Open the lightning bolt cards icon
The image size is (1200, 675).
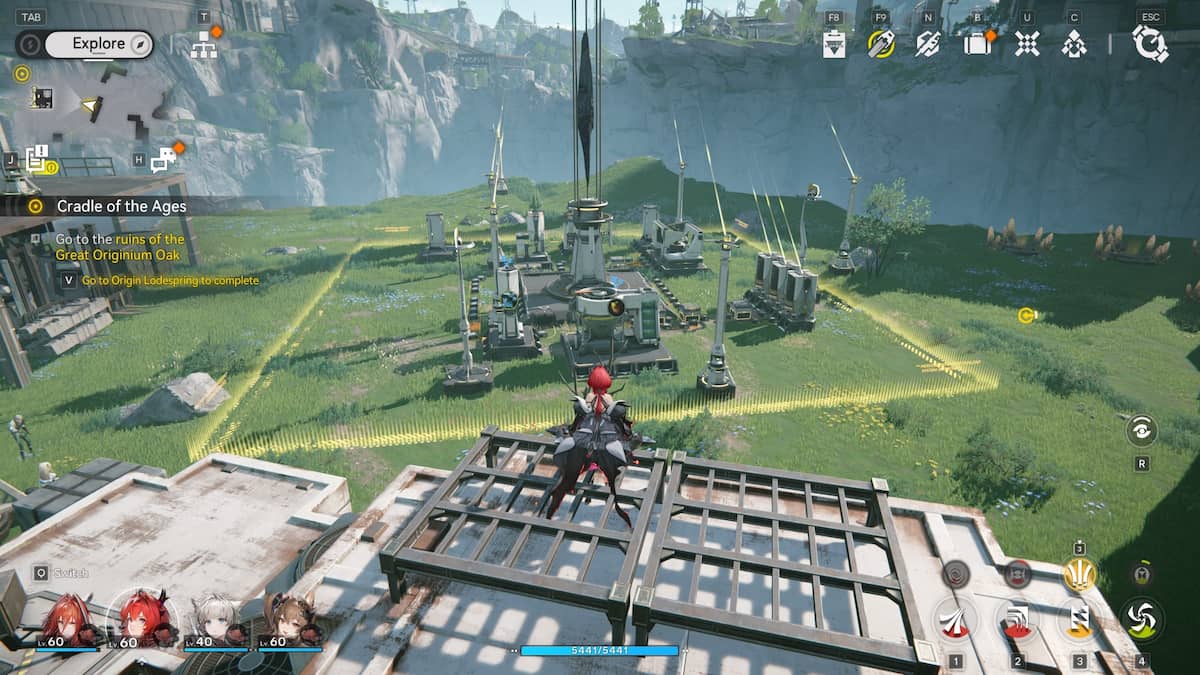pos(928,44)
